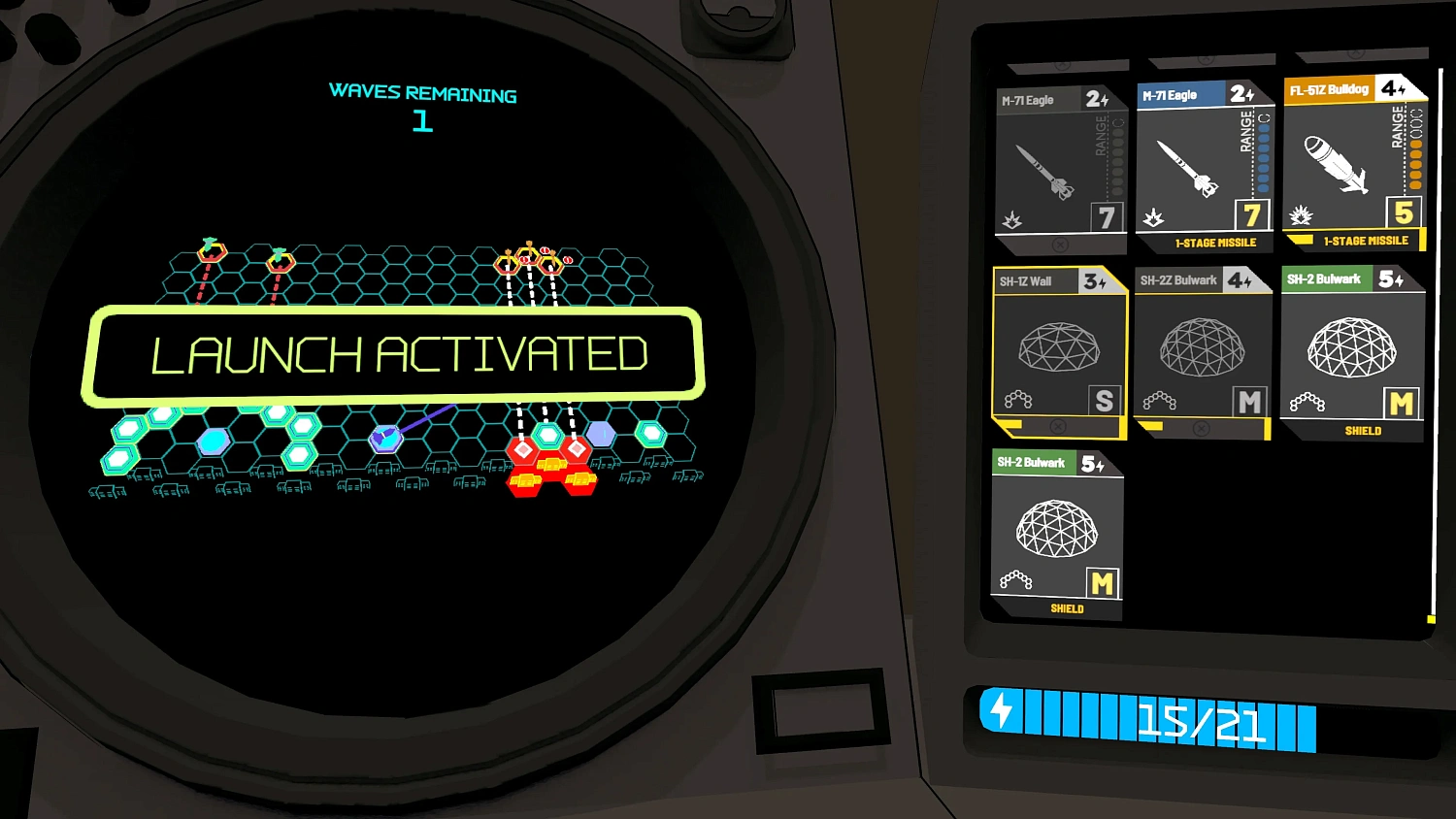Select the green SH-2 Bulwark shield card
This screenshot has height=819, width=1456.
1352,349
